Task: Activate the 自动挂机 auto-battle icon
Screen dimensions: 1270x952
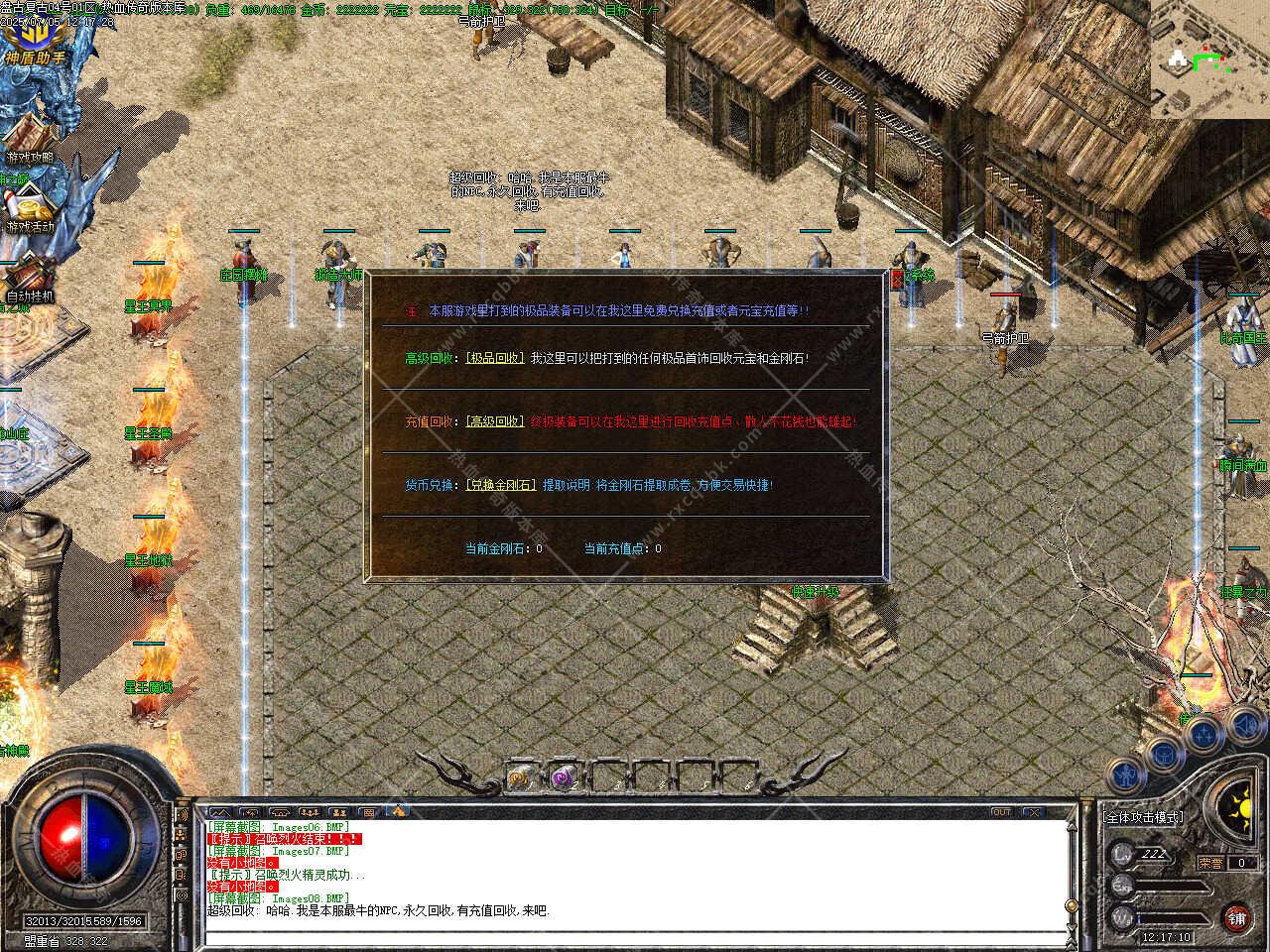Action: [30, 278]
